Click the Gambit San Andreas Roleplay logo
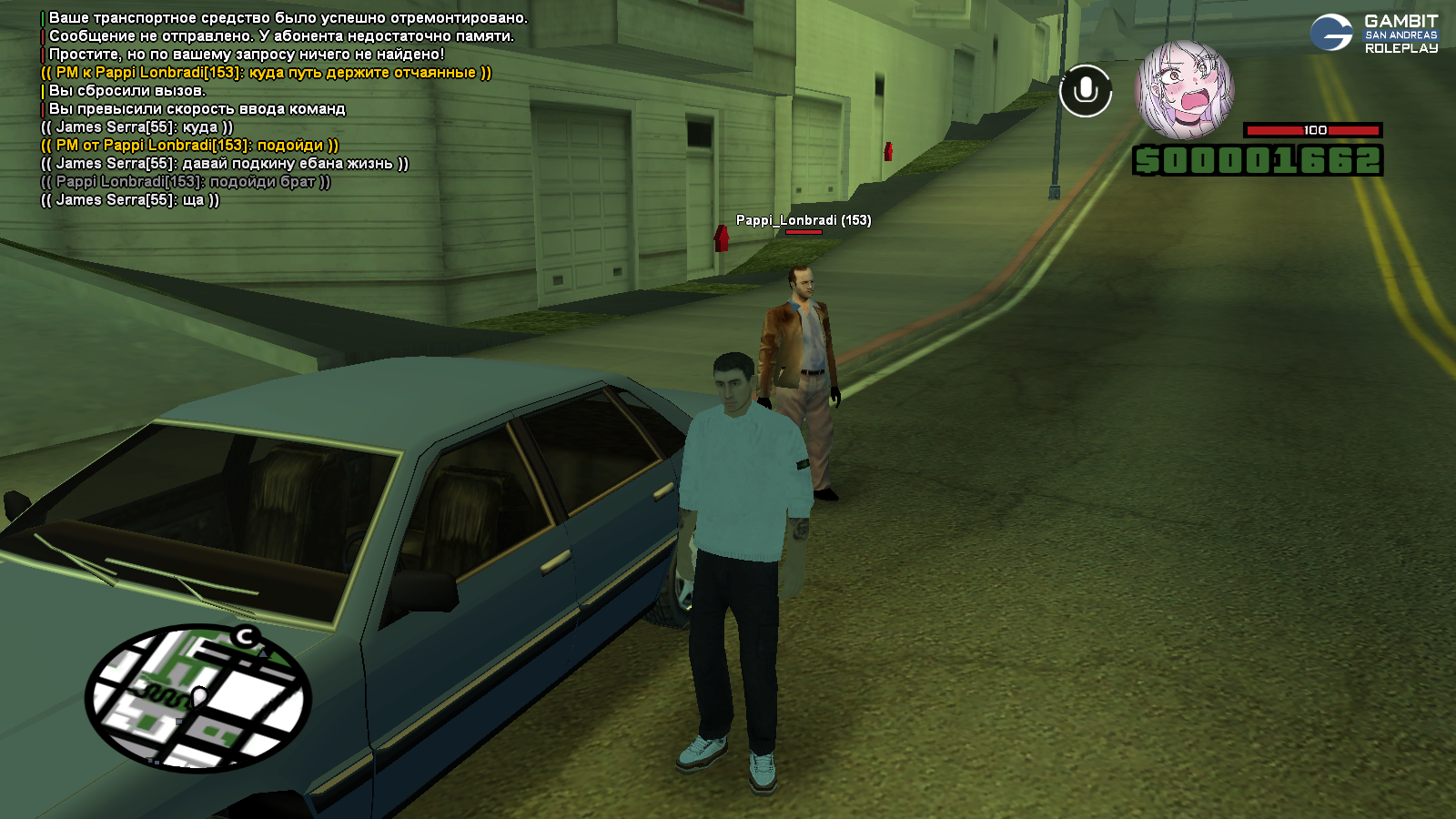 coord(1374,34)
